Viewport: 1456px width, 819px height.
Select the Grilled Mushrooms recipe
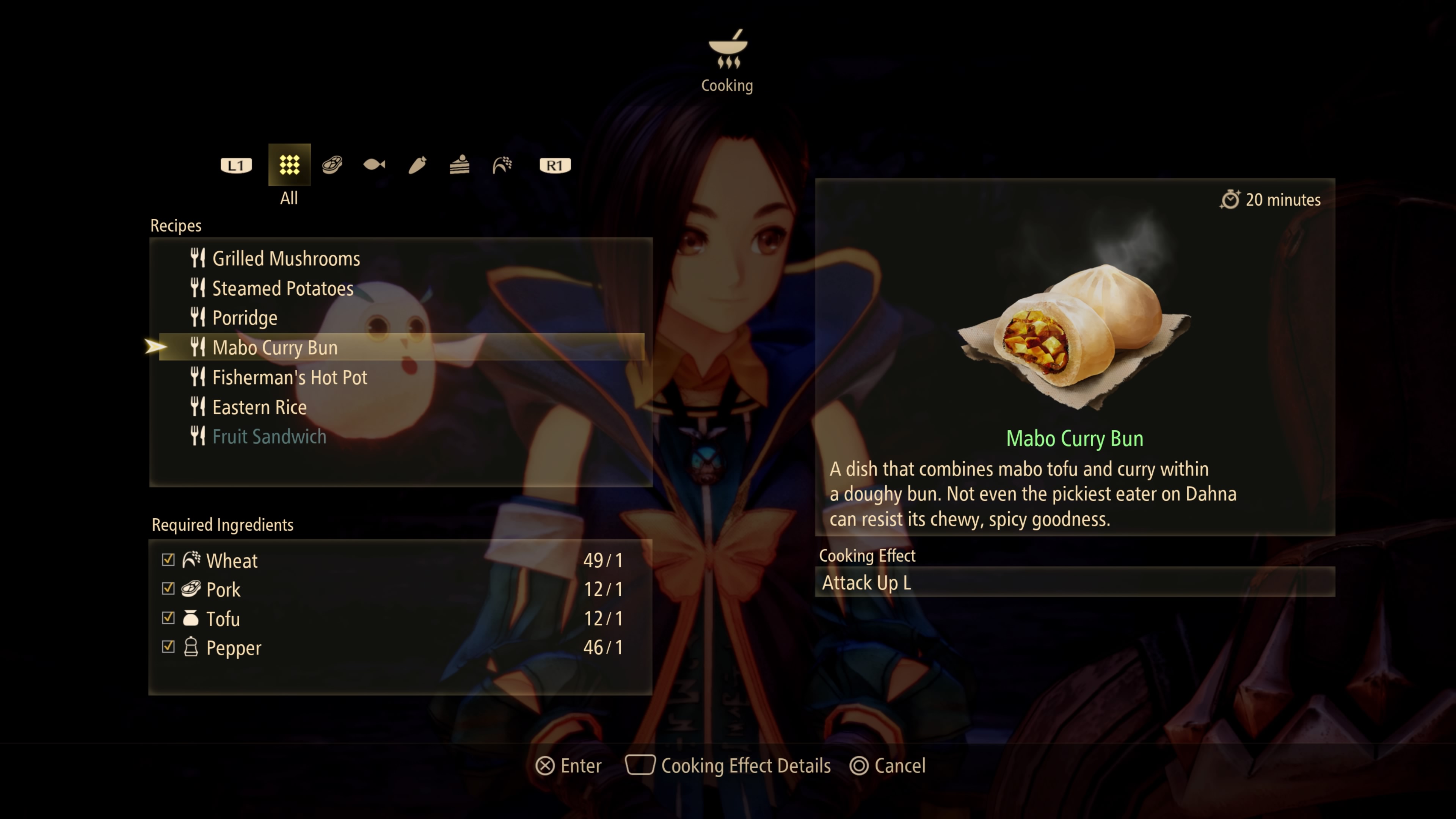[286, 258]
